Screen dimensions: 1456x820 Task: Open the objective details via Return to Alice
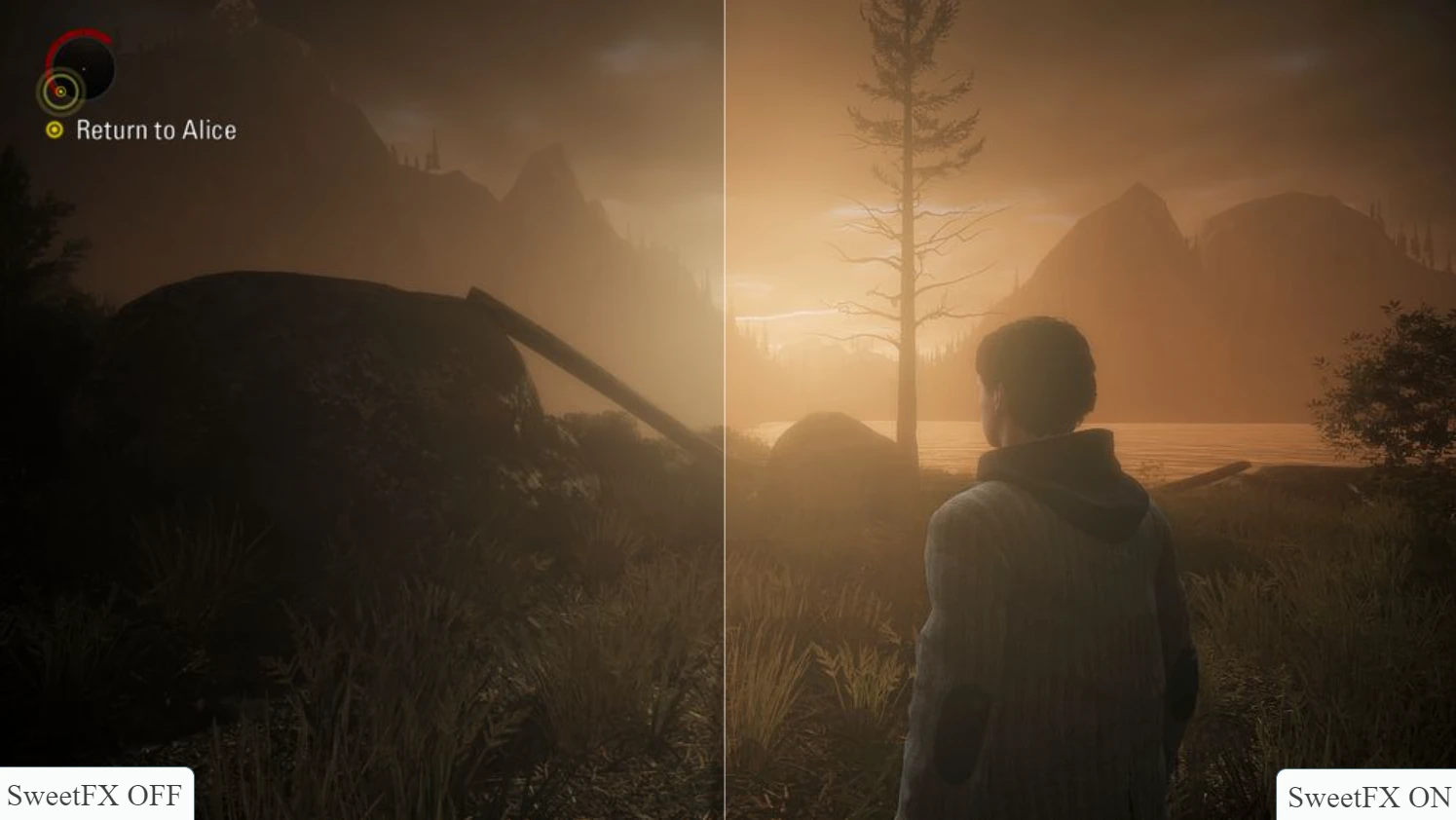pyautogui.click(x=156, y=130)
